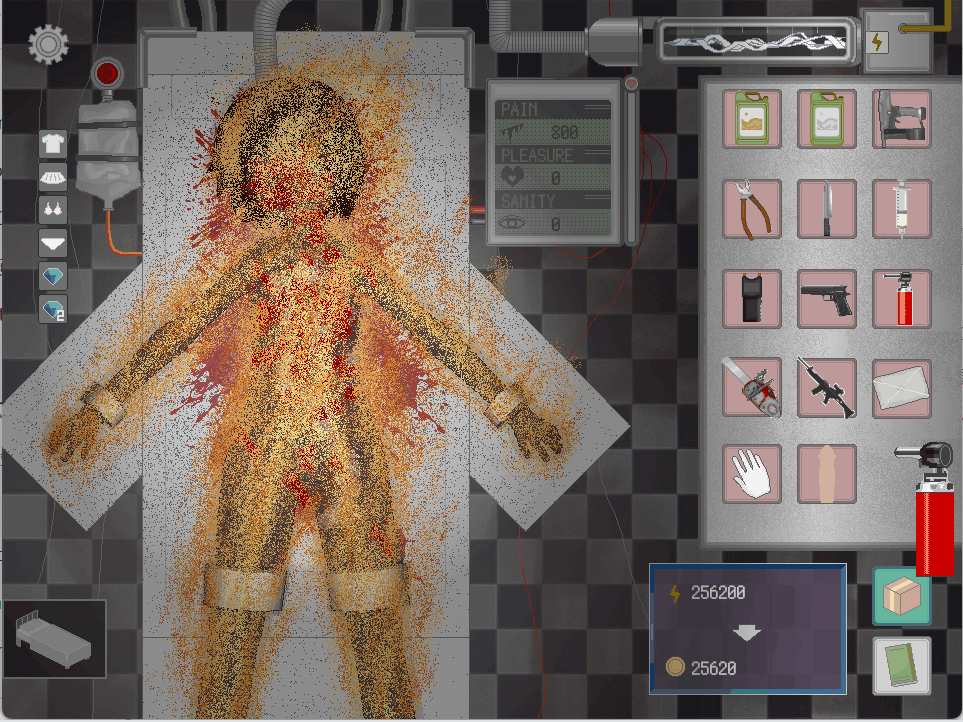Choose the black taser tool slot
Screen dimensions: 963x722
pyautogui.click(x=752, y=299)
